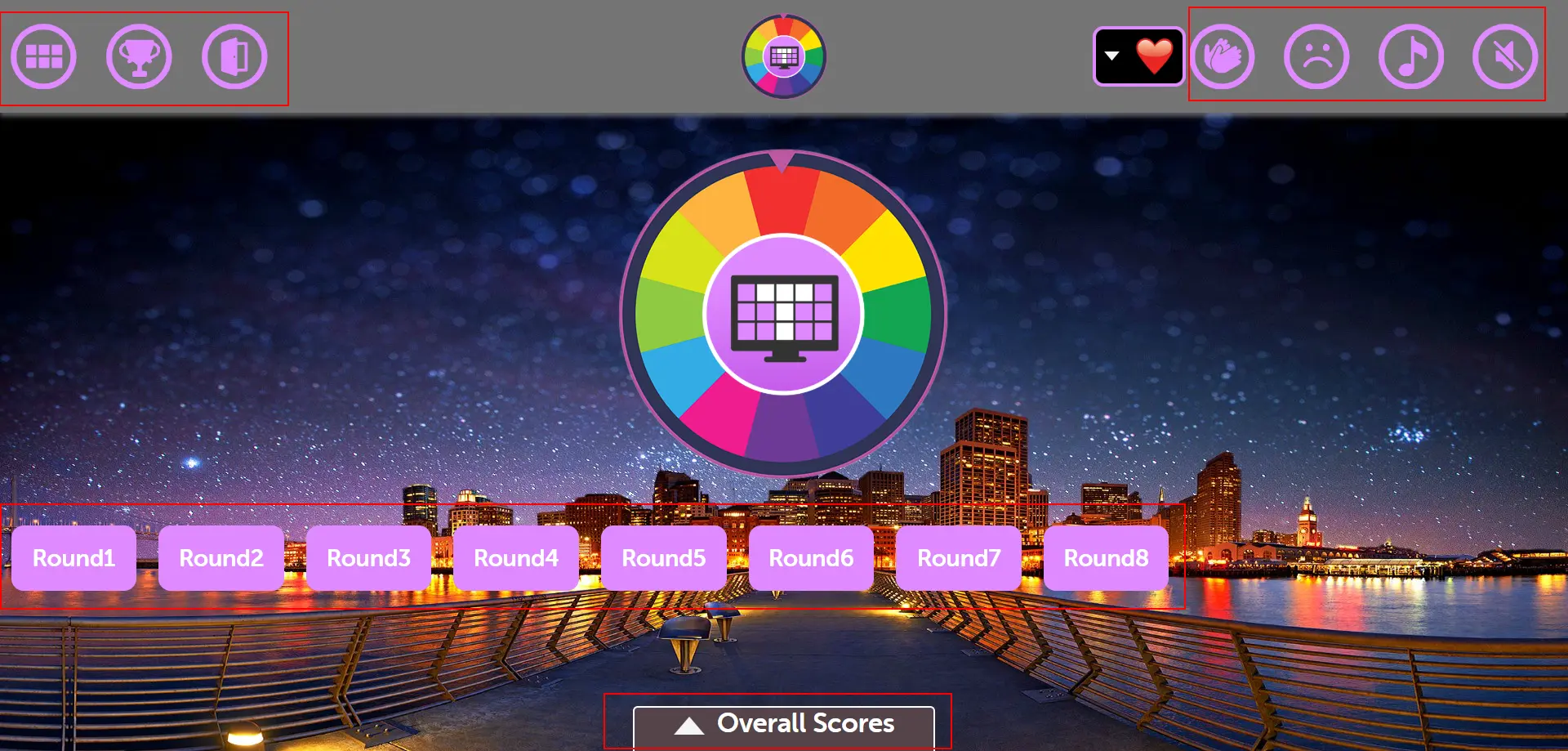Open Round4
Screen dimensions: 1568x751
coord(516,558)
